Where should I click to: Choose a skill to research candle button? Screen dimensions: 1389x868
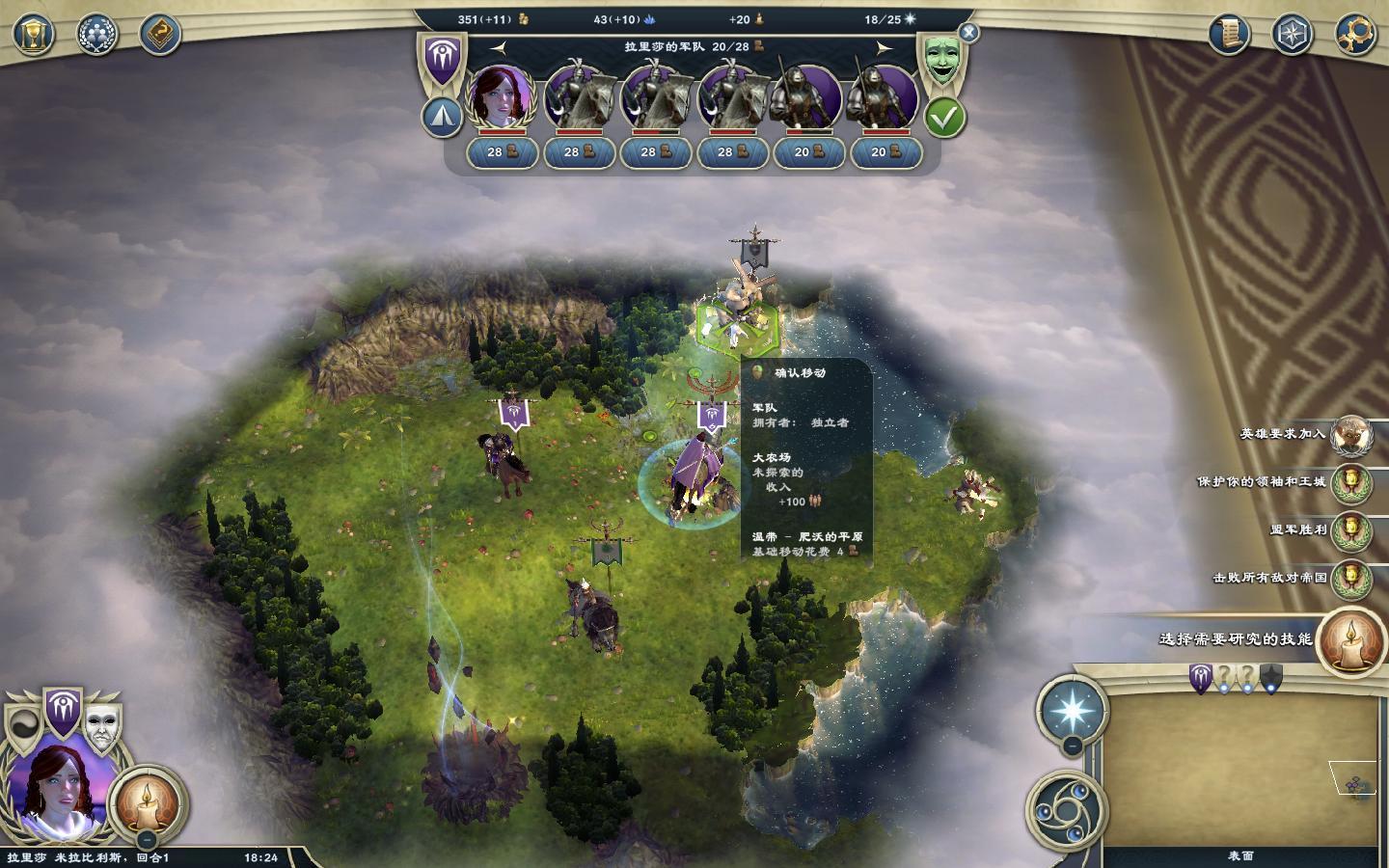pyautogui.click(x=1351, y=641)
